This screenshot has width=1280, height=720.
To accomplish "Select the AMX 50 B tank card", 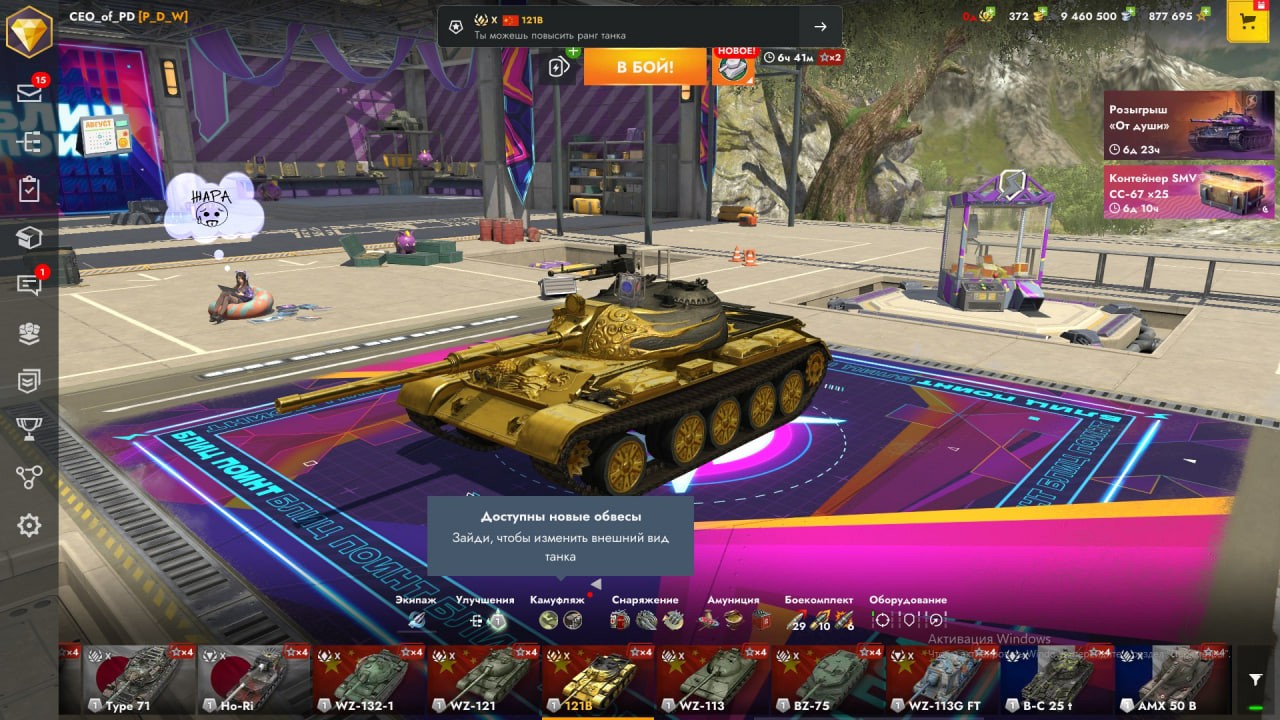I will click(1172, 680).
